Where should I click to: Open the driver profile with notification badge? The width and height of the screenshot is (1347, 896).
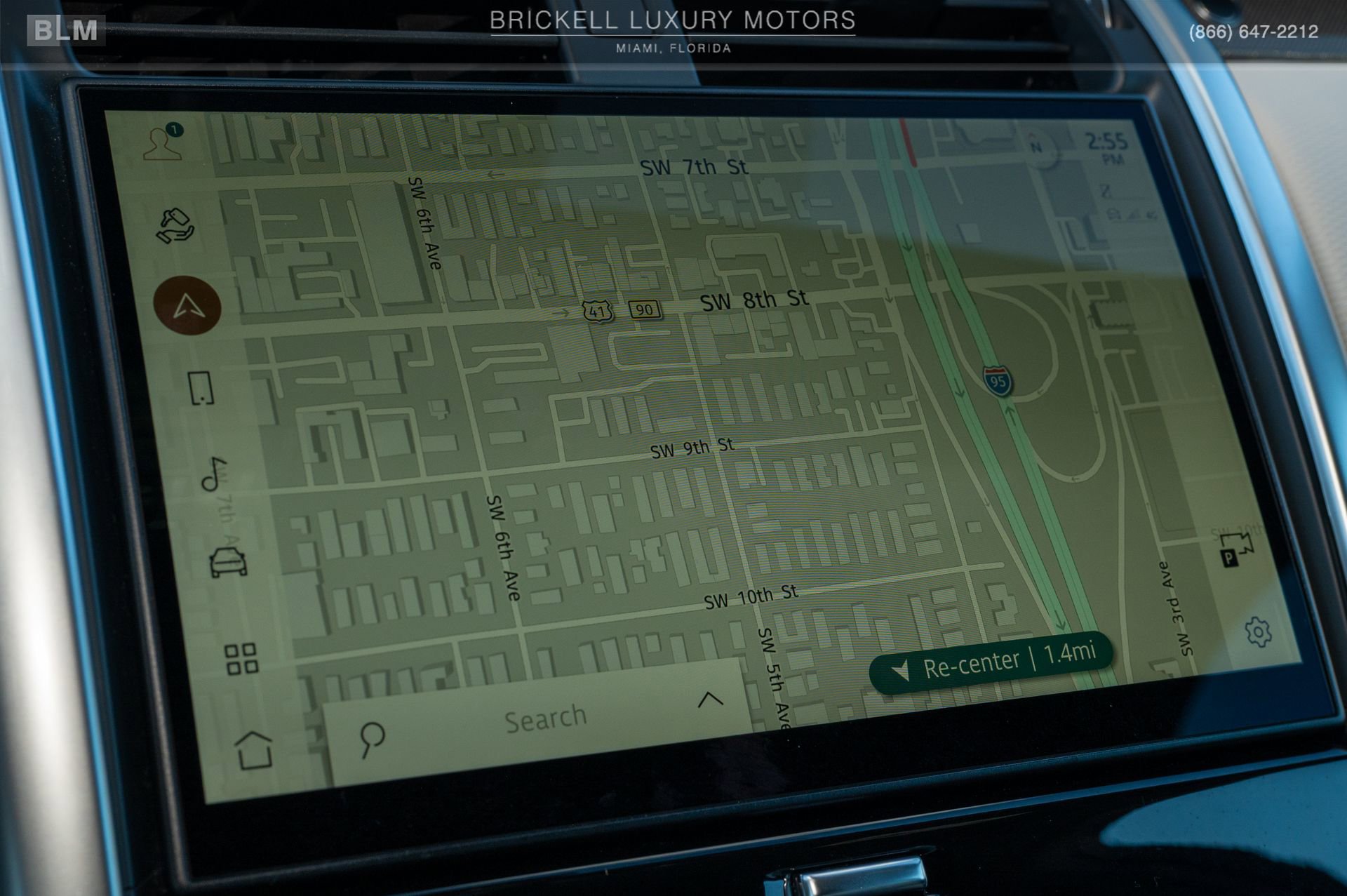click(x=163, y=142)
